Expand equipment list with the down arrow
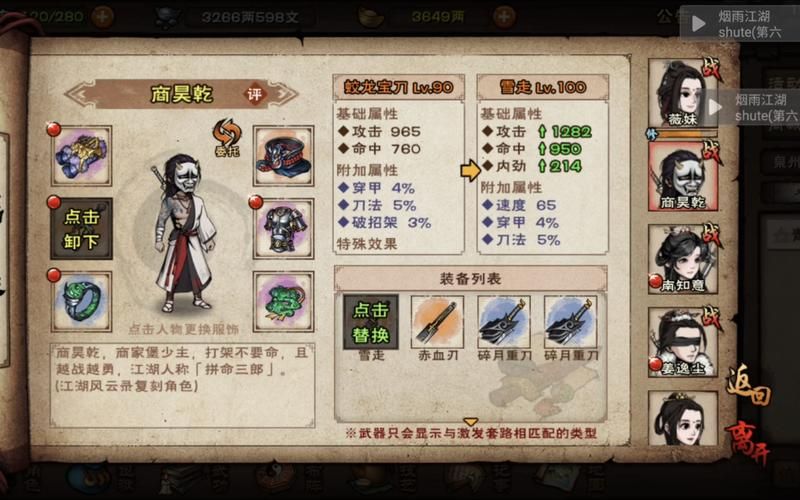The width and height of the screenshot is (800, 500). [x=470, y=421]
